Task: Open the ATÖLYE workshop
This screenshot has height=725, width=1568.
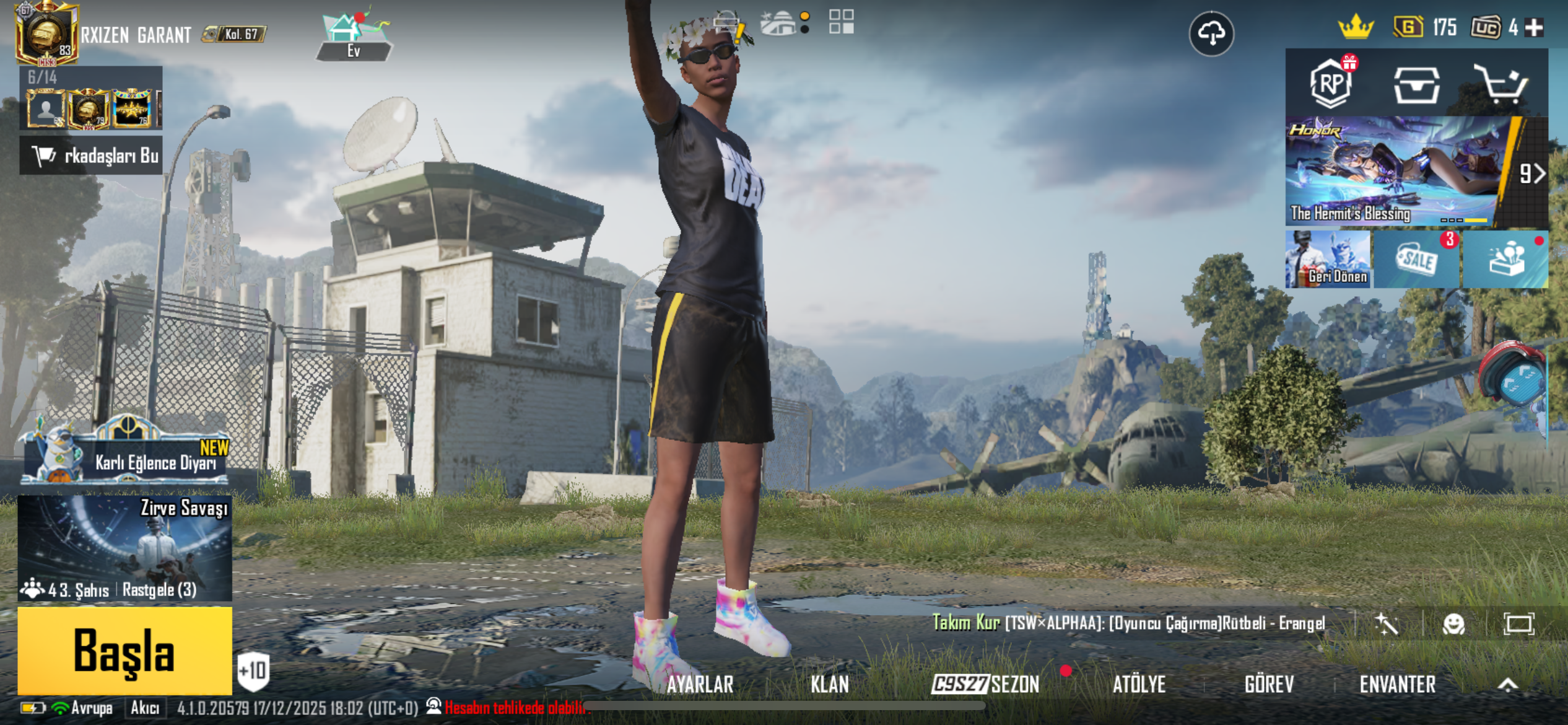Action: click(x=1139, y=684)
